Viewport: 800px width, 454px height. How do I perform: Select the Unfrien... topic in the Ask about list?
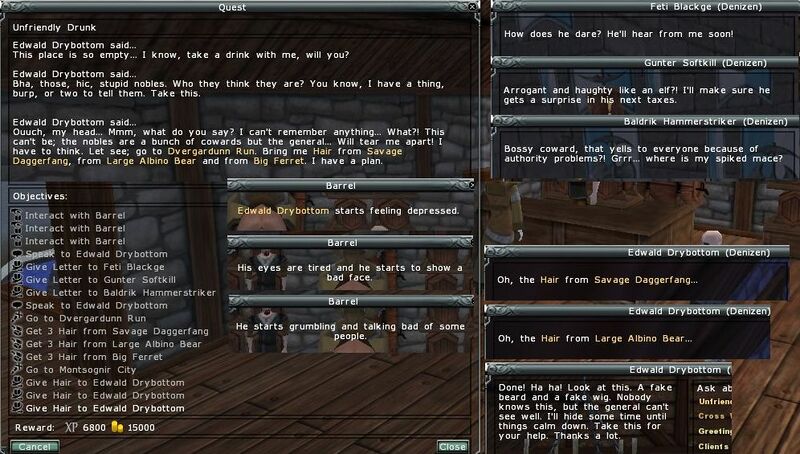tap(714, 402)
